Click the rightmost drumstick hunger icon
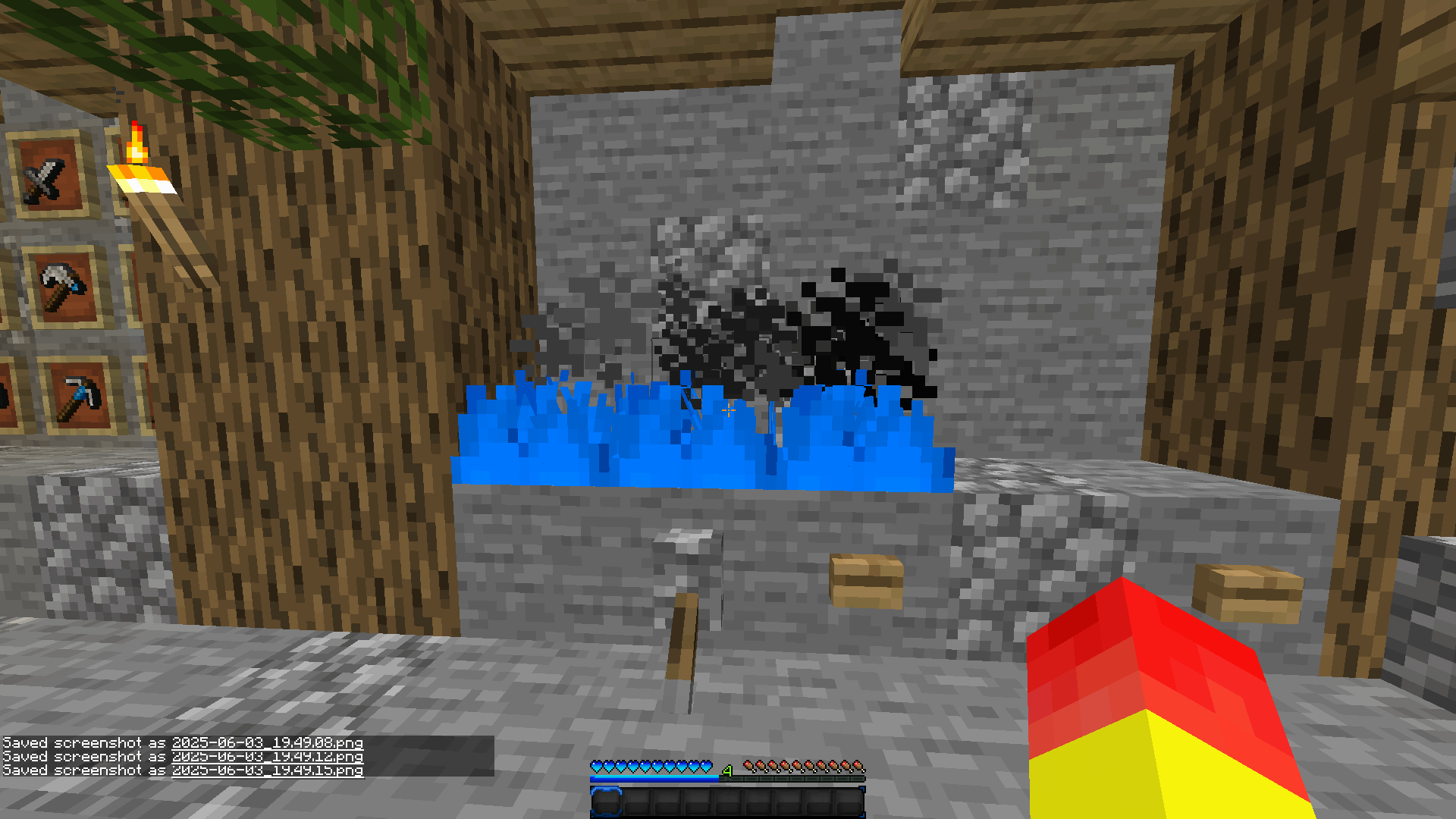The height and width of the screenshot is (819, 1456). click(x=858, y=766)
